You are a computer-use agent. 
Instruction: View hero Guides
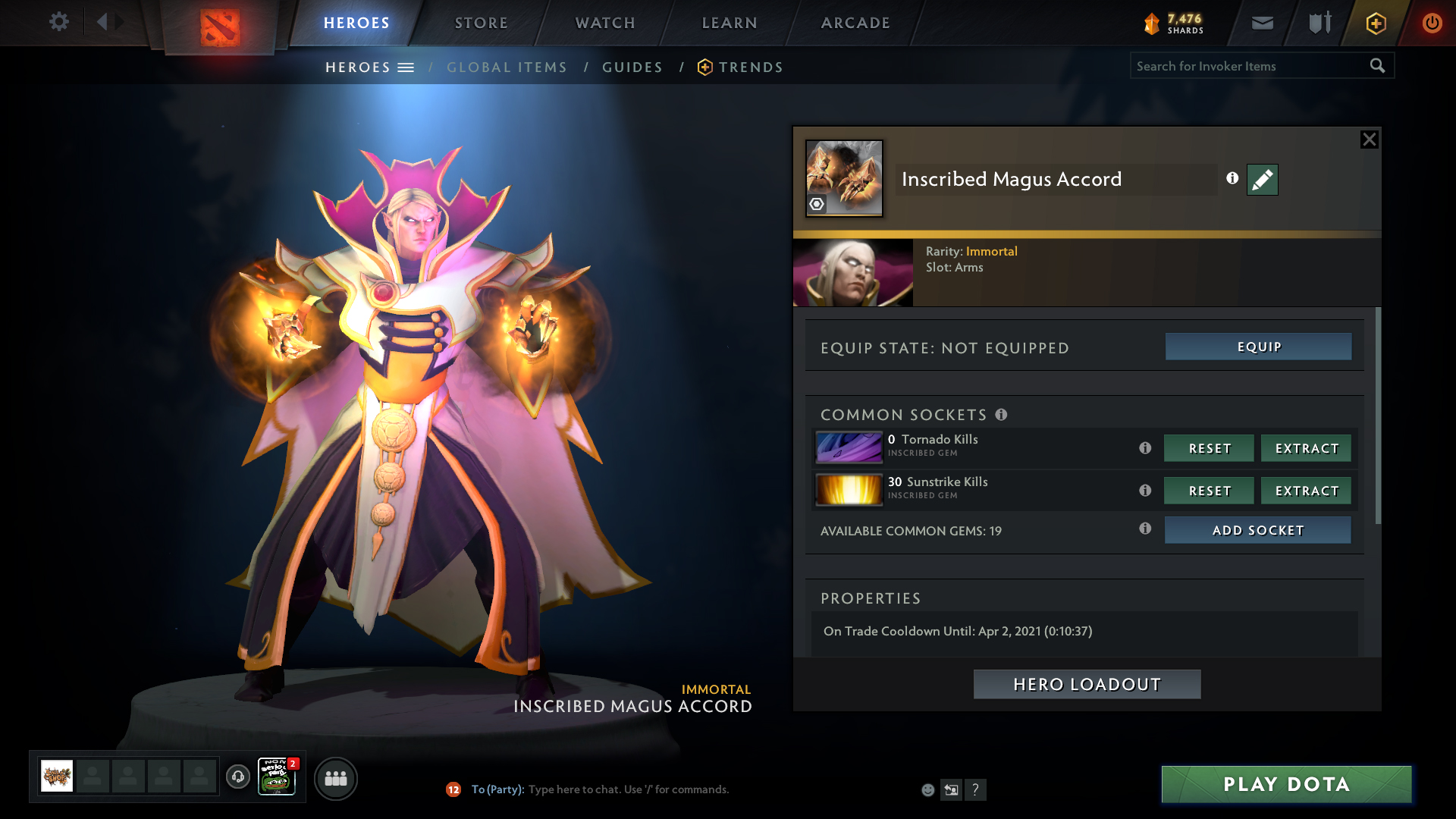click(632, 67)
